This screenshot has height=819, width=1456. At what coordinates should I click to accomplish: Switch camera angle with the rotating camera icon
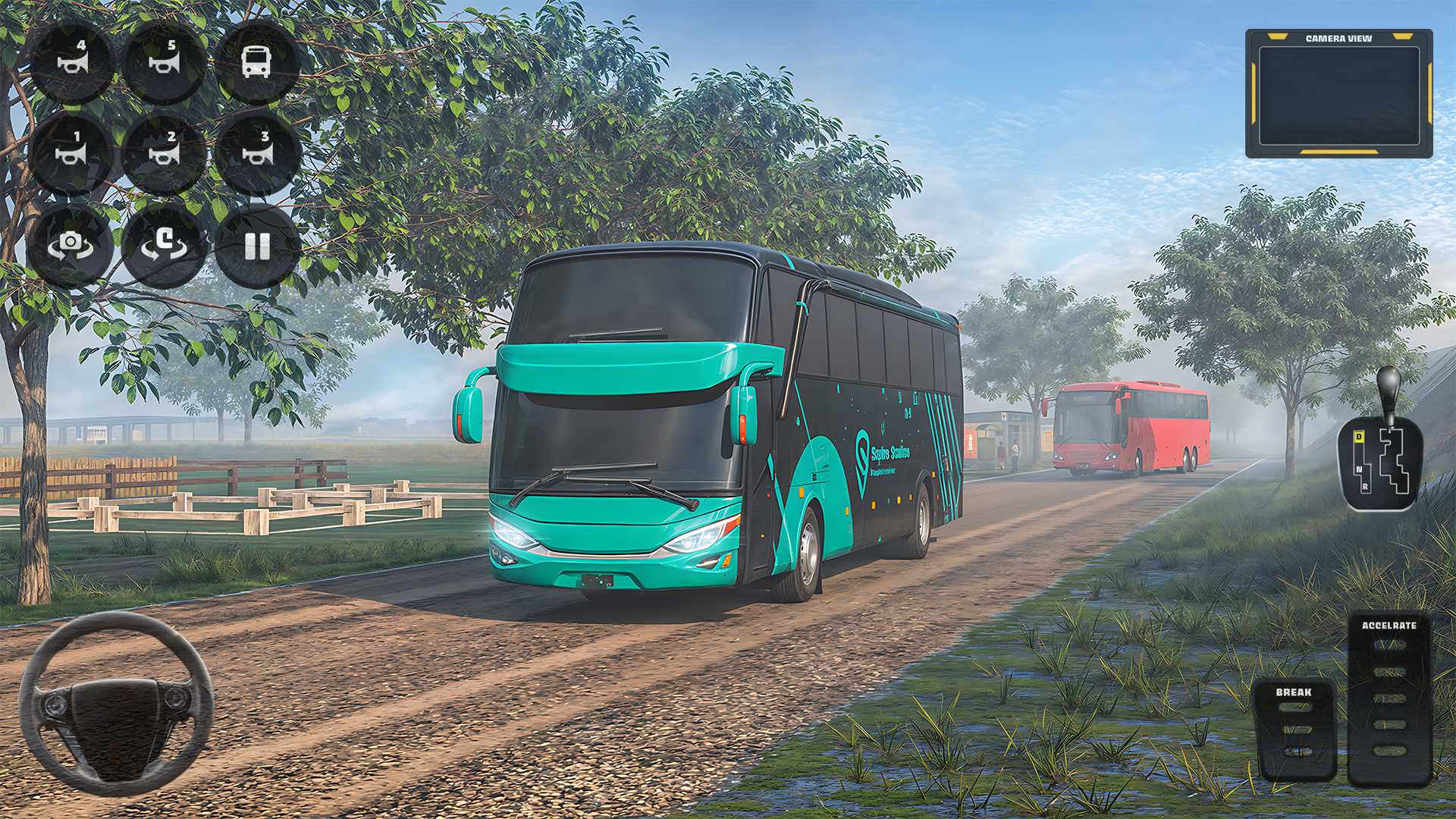[73, 245]
